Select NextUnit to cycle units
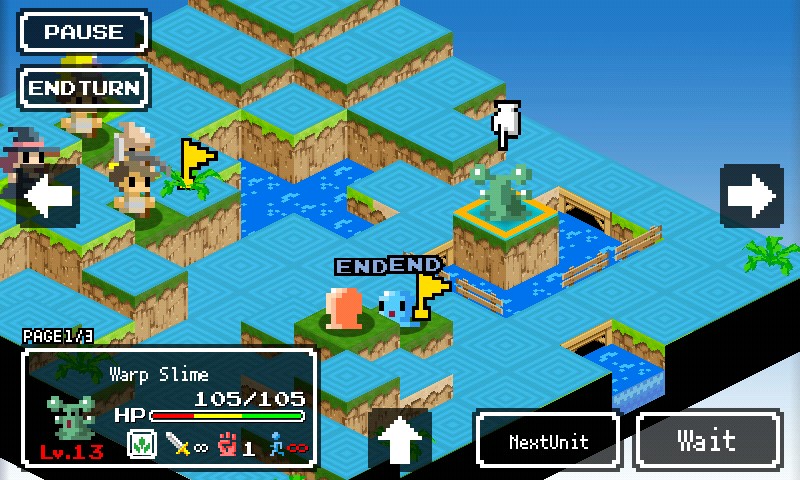800x480 pixels. pyautogui.click(x=548, y=440)
